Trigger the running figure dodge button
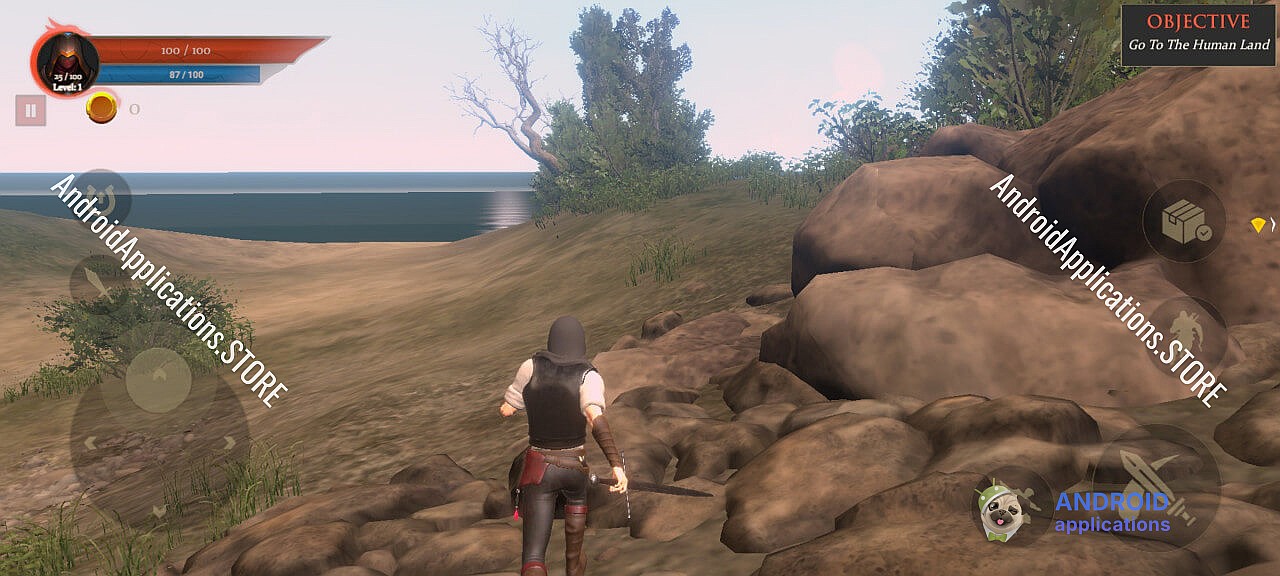The width and height of the screenshot is (1280, 576). pos(1186,337)
